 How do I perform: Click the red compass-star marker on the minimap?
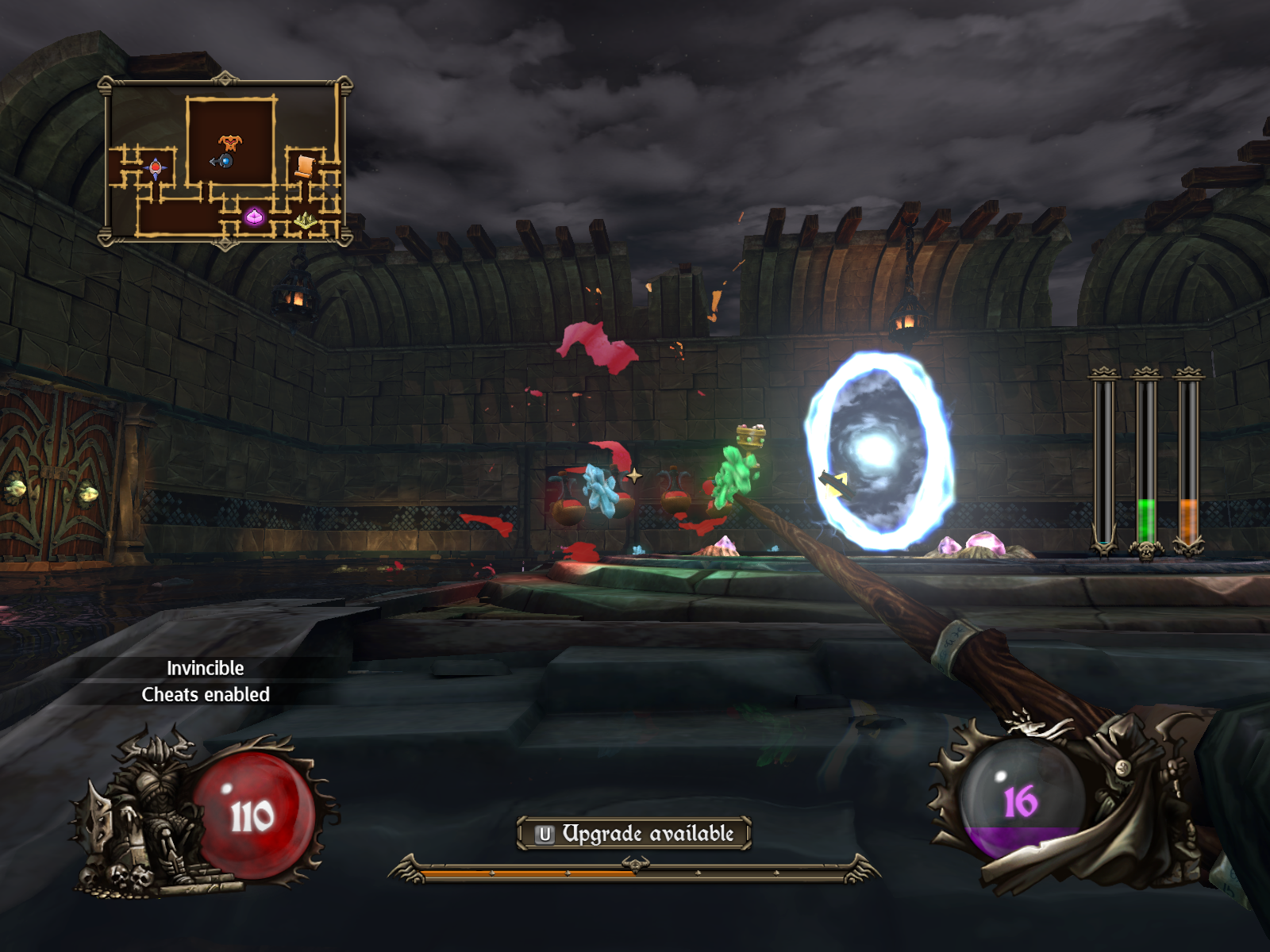point(156,167)
